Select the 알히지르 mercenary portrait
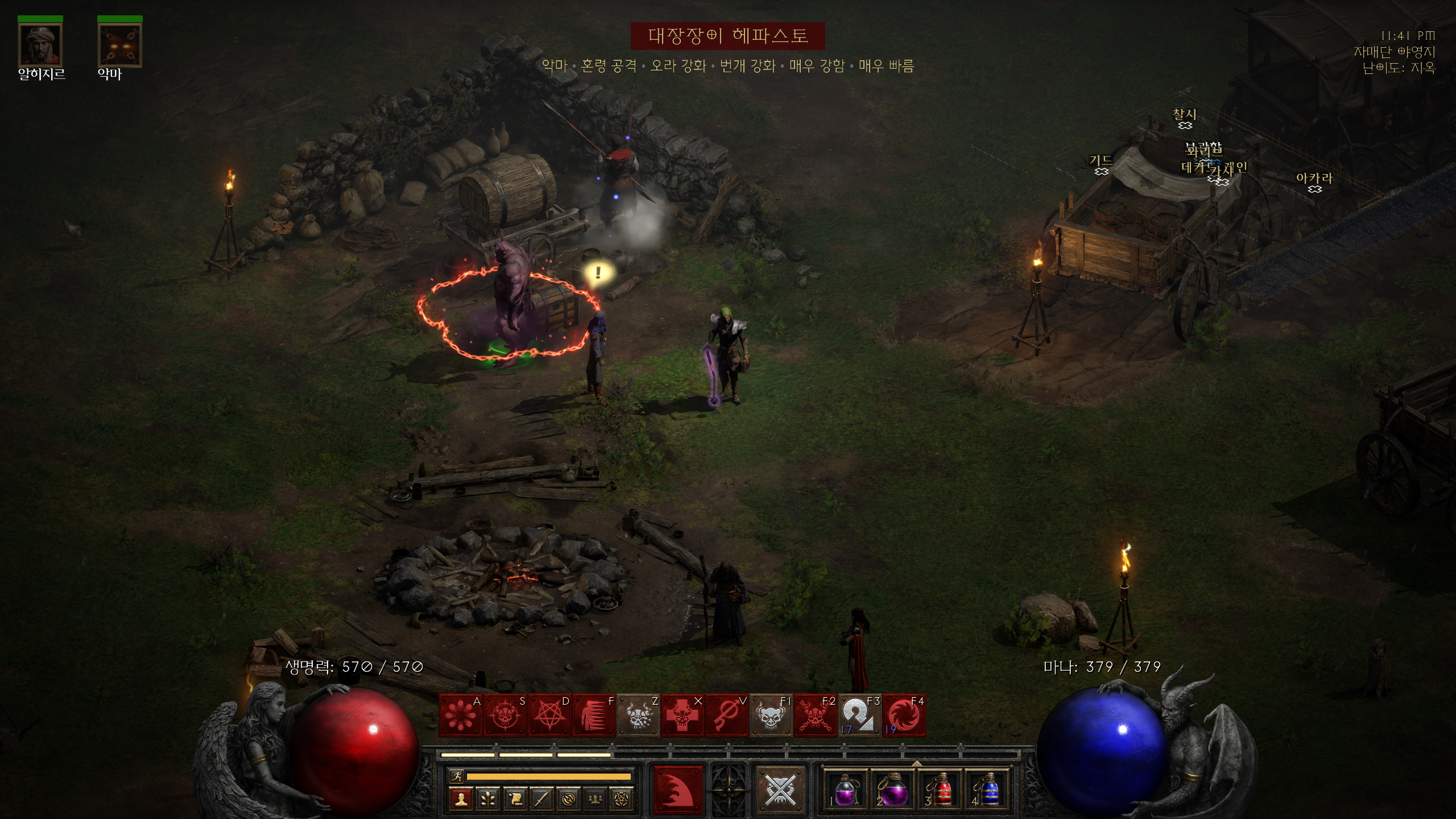Viewport: 1456px width, 819px height. coord(40,45)
